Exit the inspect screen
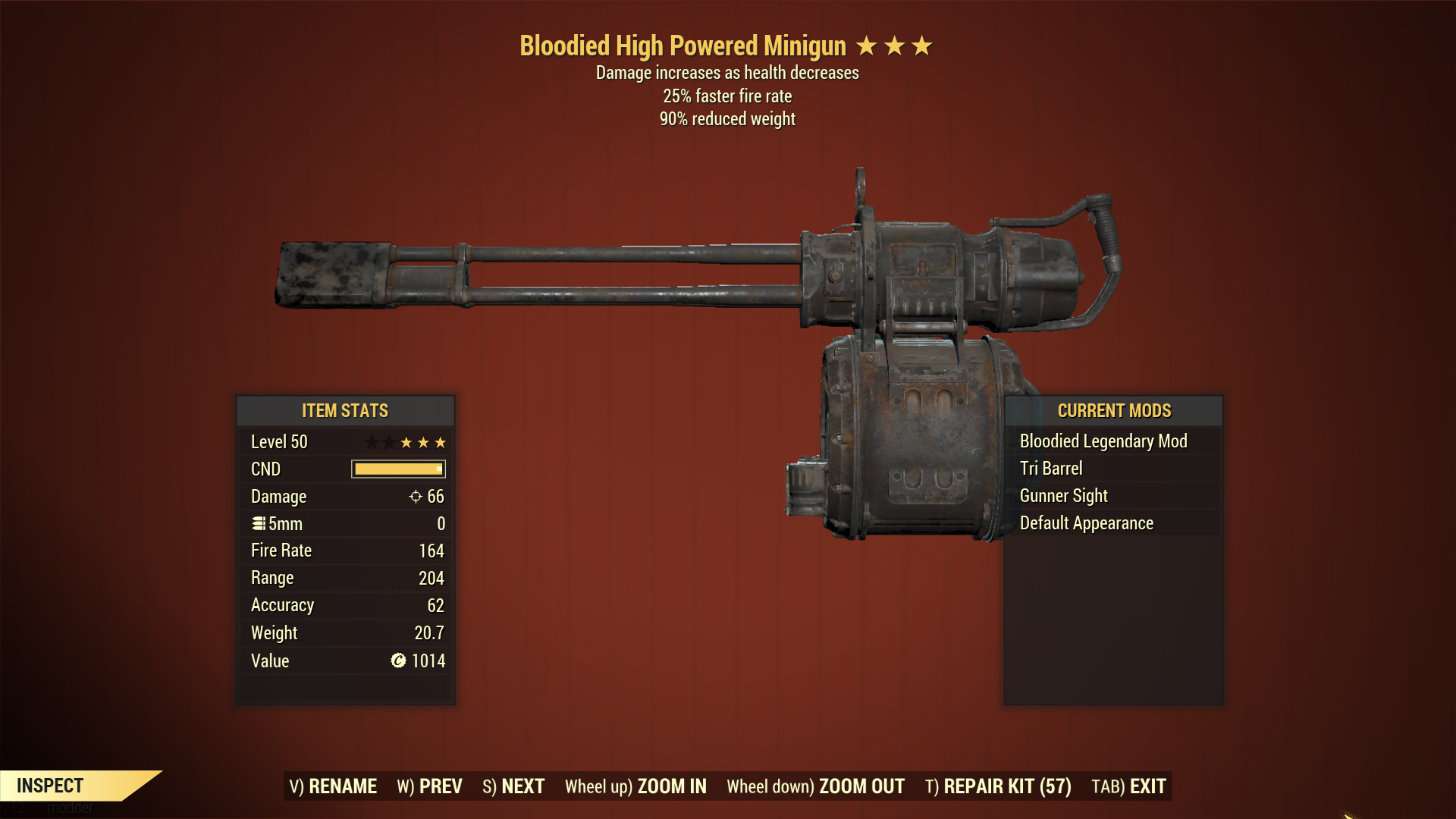The height and width of the screenshot is (819, 1456). (1128, 786)
